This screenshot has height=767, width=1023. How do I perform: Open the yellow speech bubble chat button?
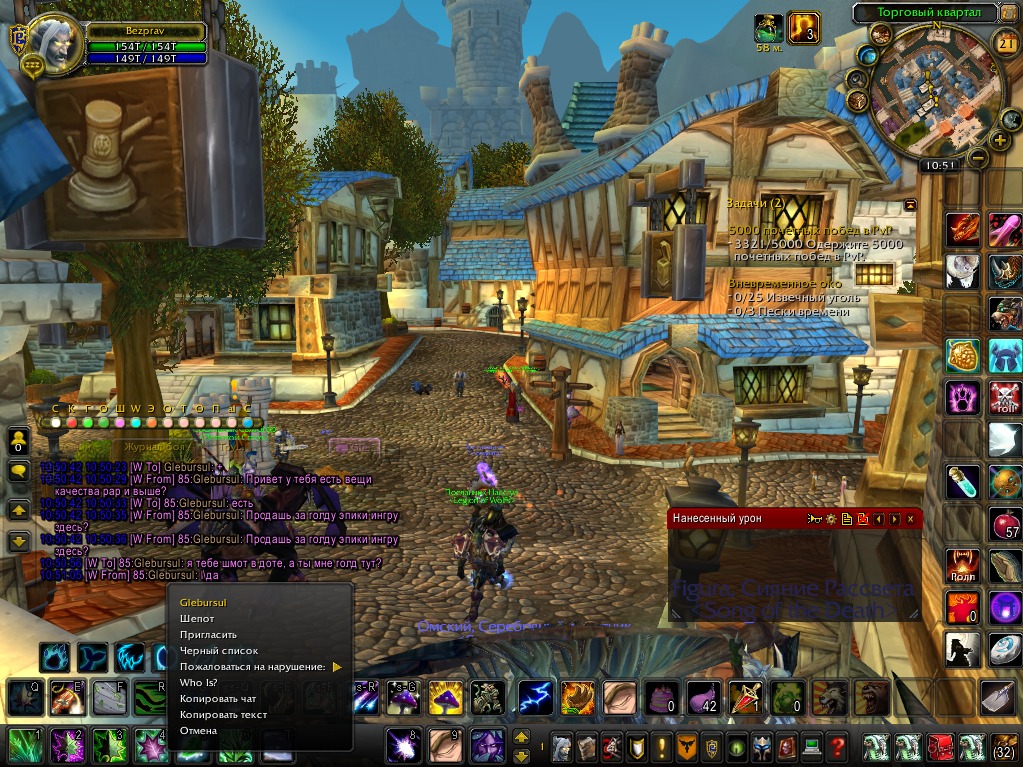click(x=18, y=471)
